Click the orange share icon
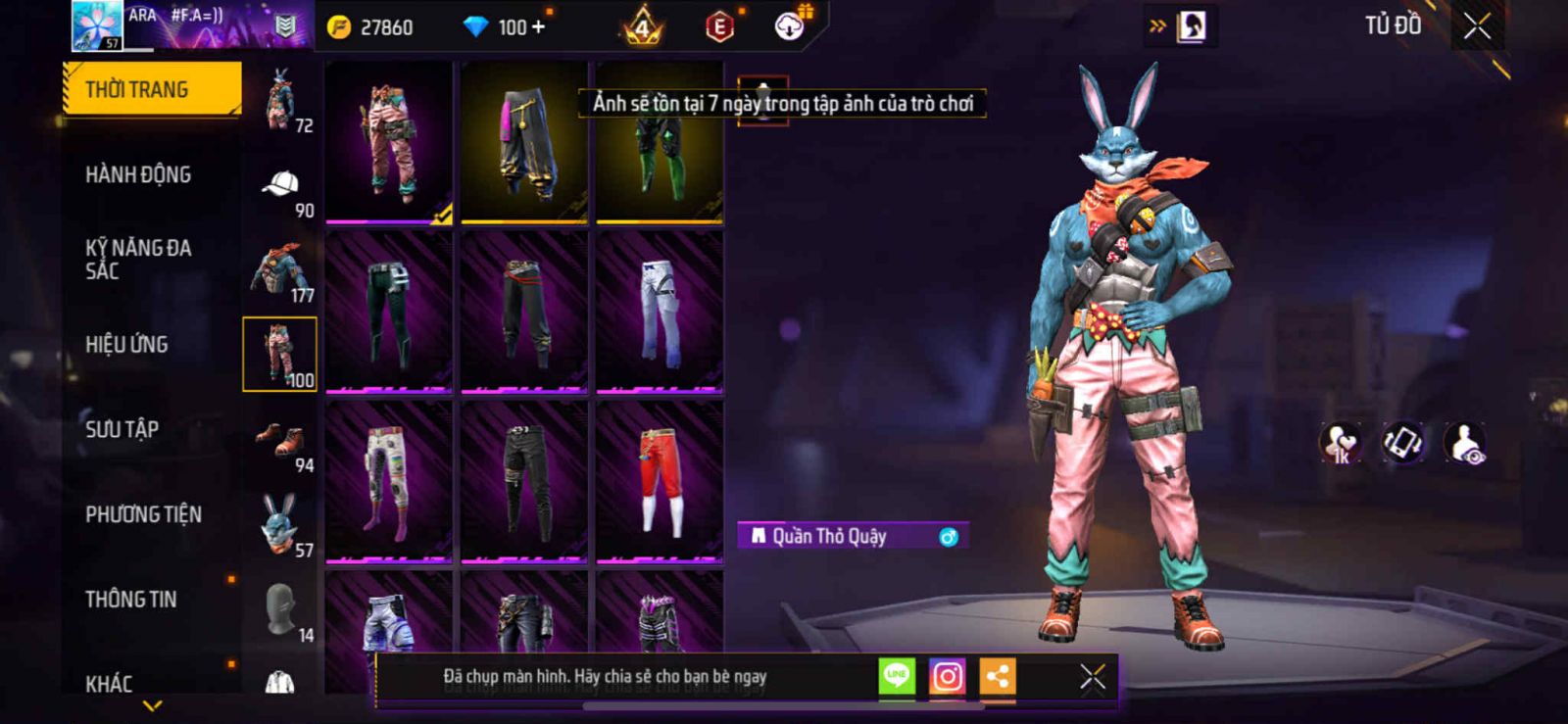The height and width of the screenshot is (724, 1568). [998, 676]
